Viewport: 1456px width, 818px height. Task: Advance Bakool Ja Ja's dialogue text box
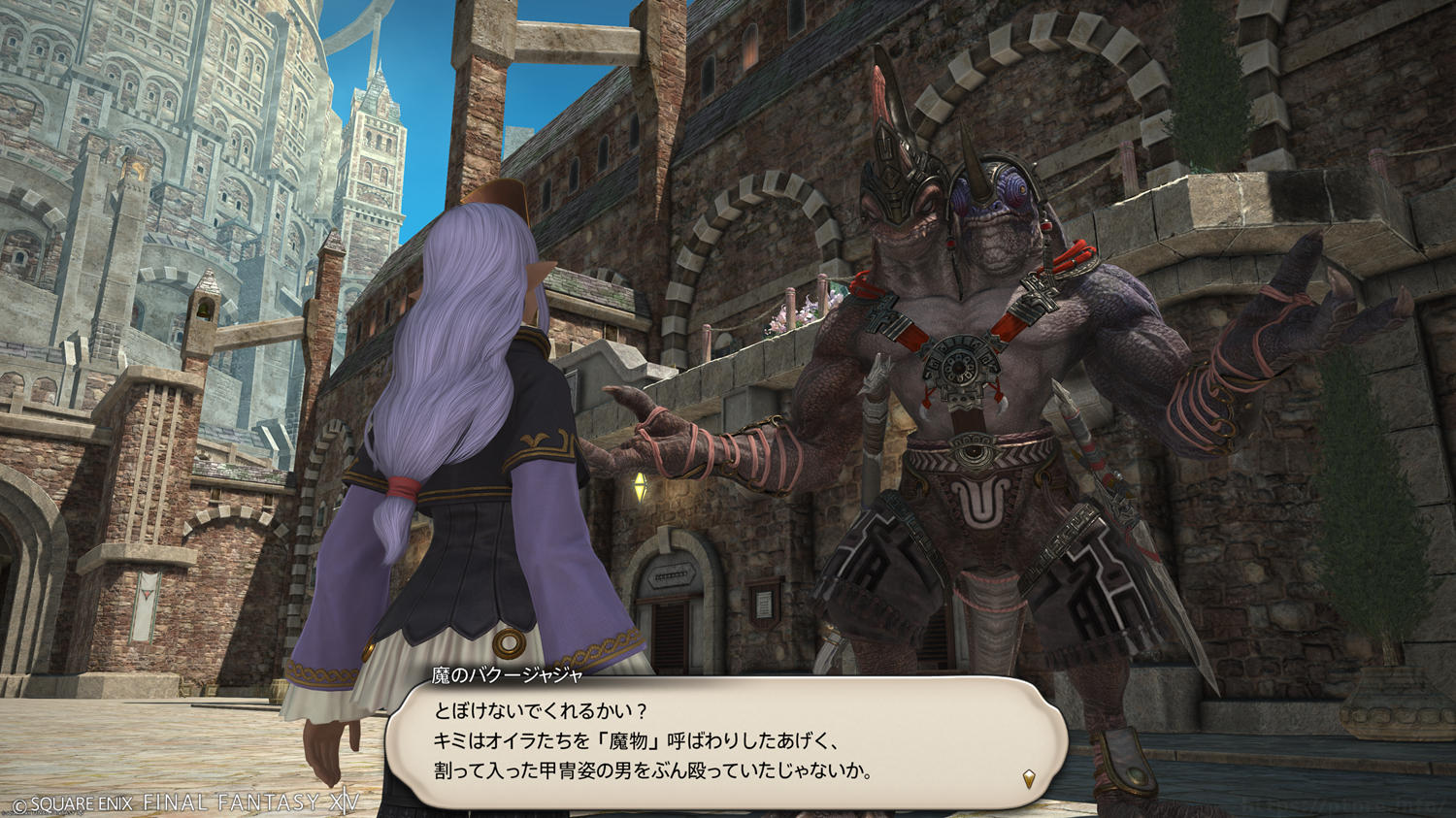point(726,742)
